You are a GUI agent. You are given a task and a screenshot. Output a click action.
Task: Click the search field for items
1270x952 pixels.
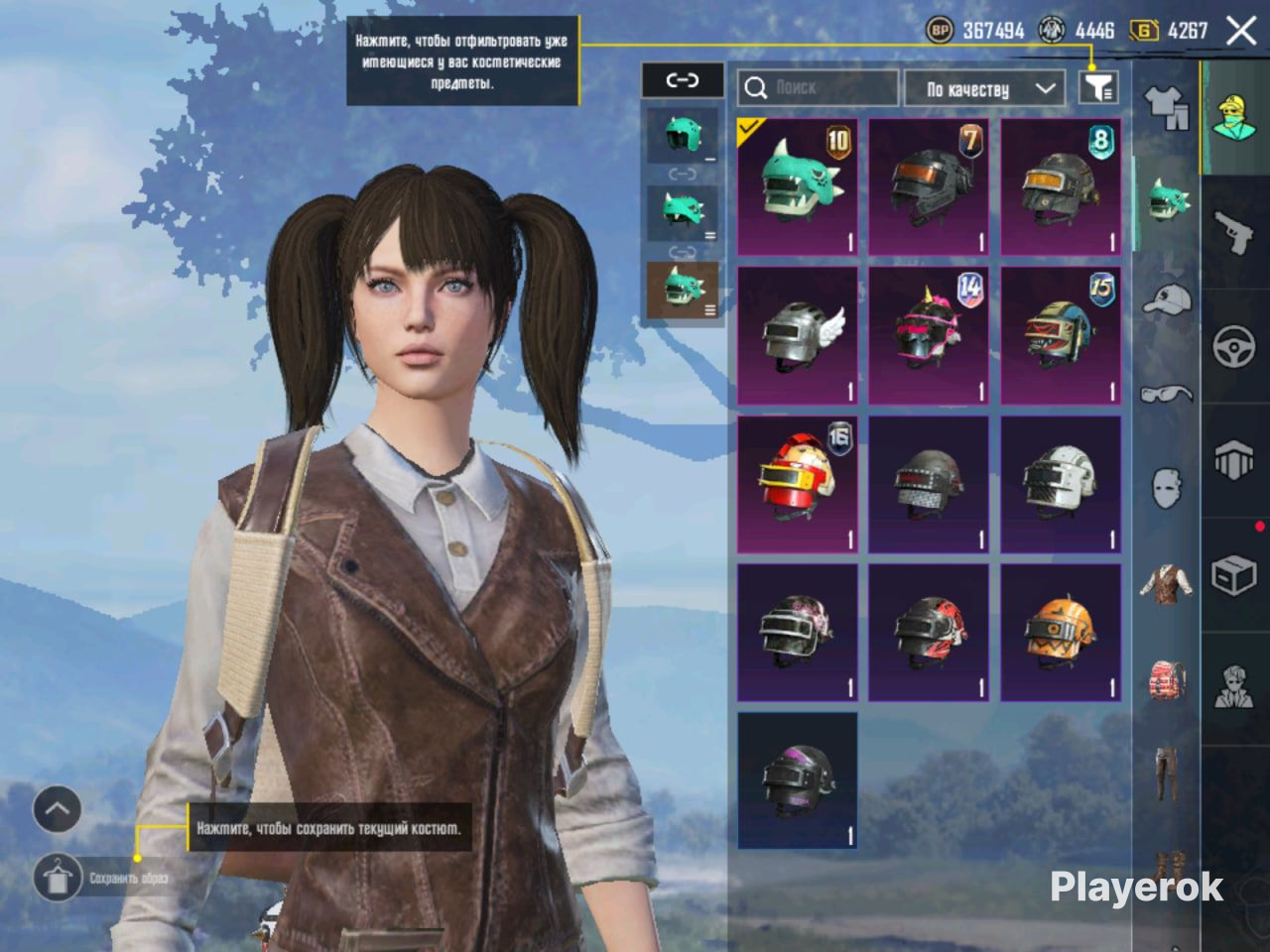pyautogui.click(x=819, y=88)
